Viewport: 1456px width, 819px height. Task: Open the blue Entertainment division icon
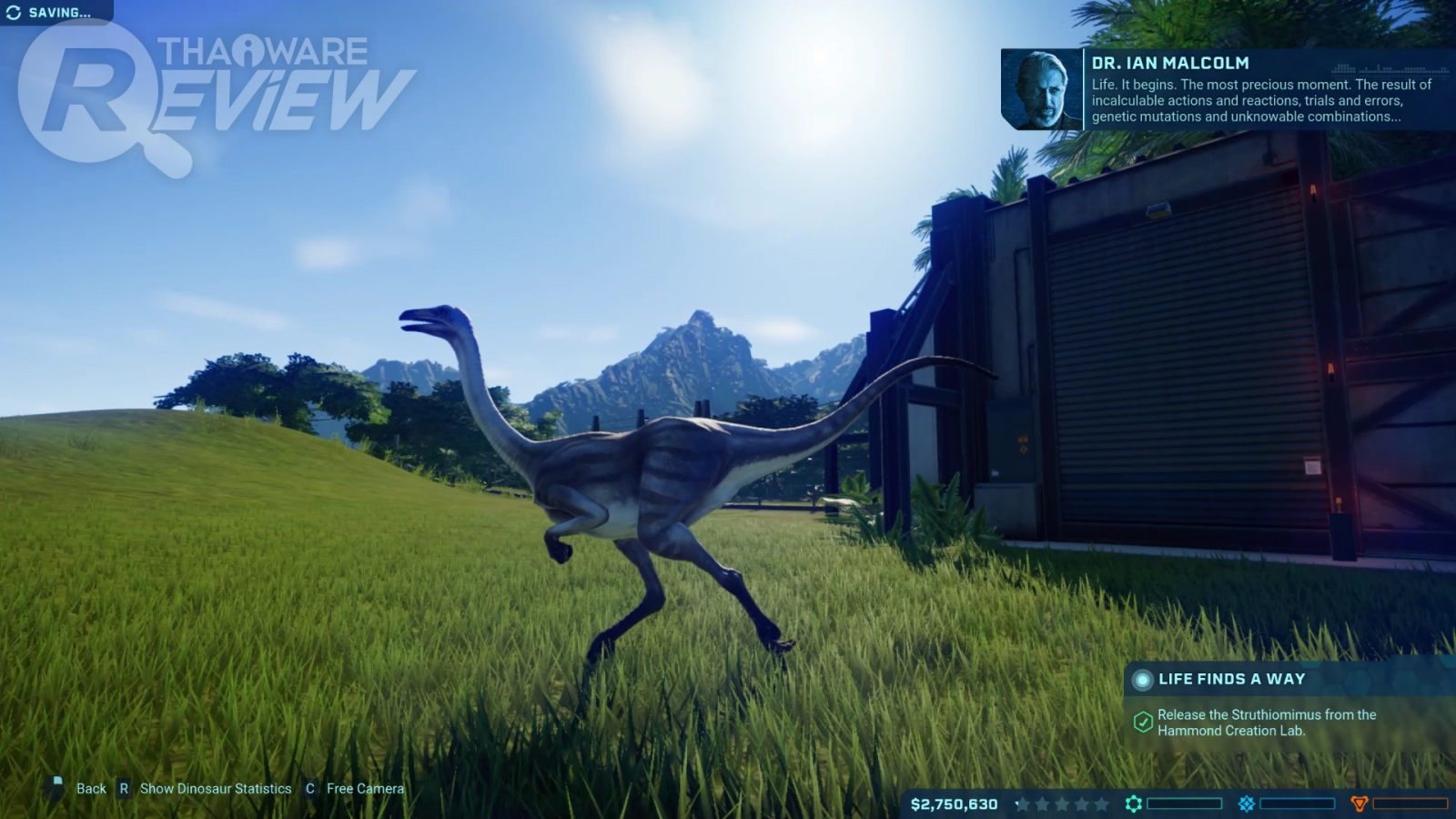1247,804
